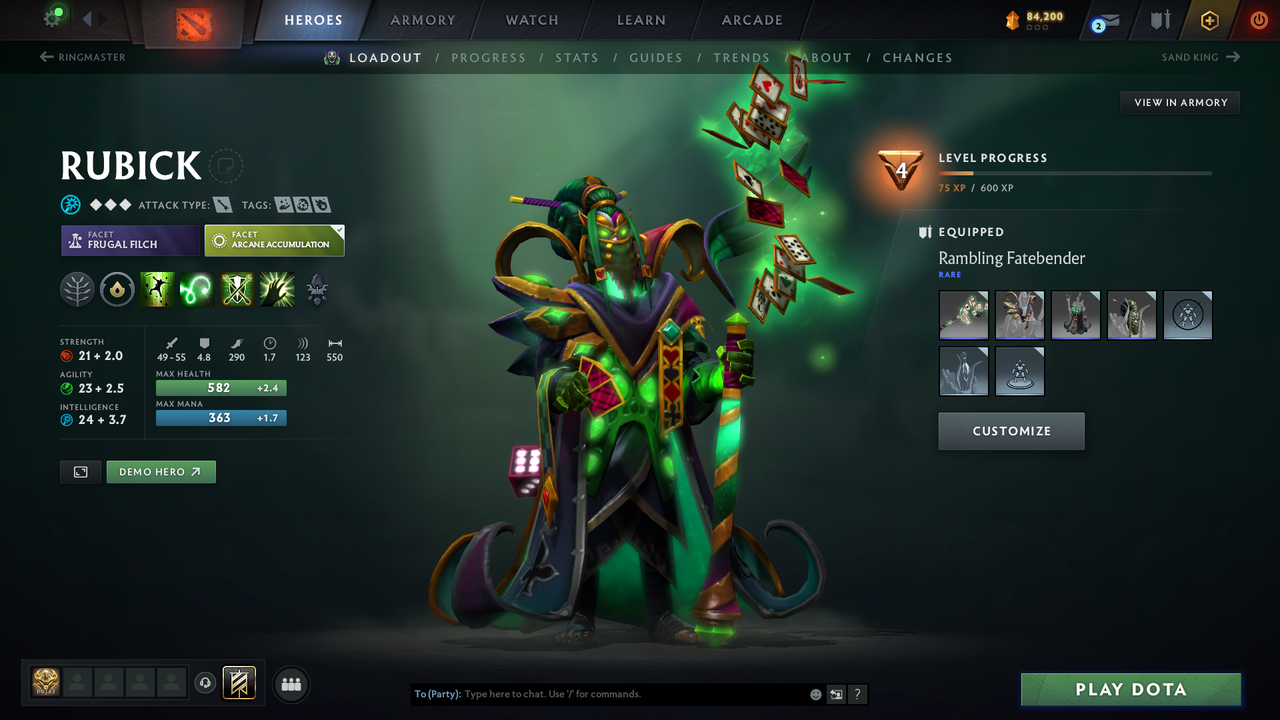Click Rubick's Telekinesis ability icon
Image resolution: width=1280 pixels, height=720 pixels.
click(x=158, y=290)
